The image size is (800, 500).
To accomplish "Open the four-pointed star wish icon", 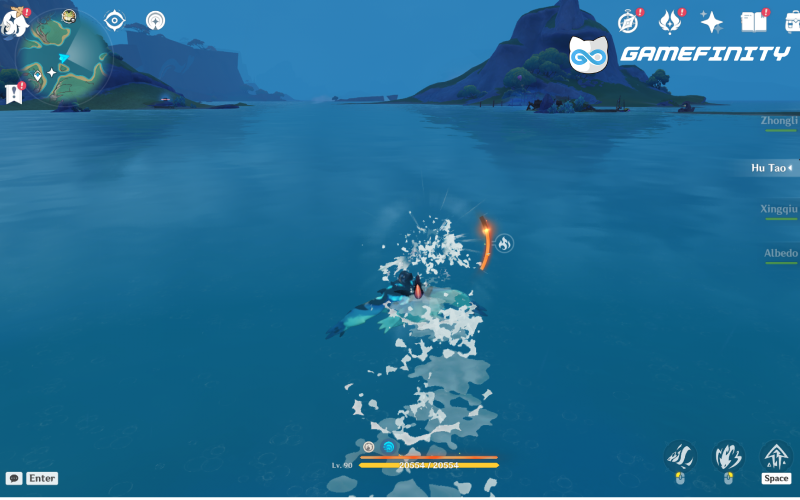I will point(712,22).
